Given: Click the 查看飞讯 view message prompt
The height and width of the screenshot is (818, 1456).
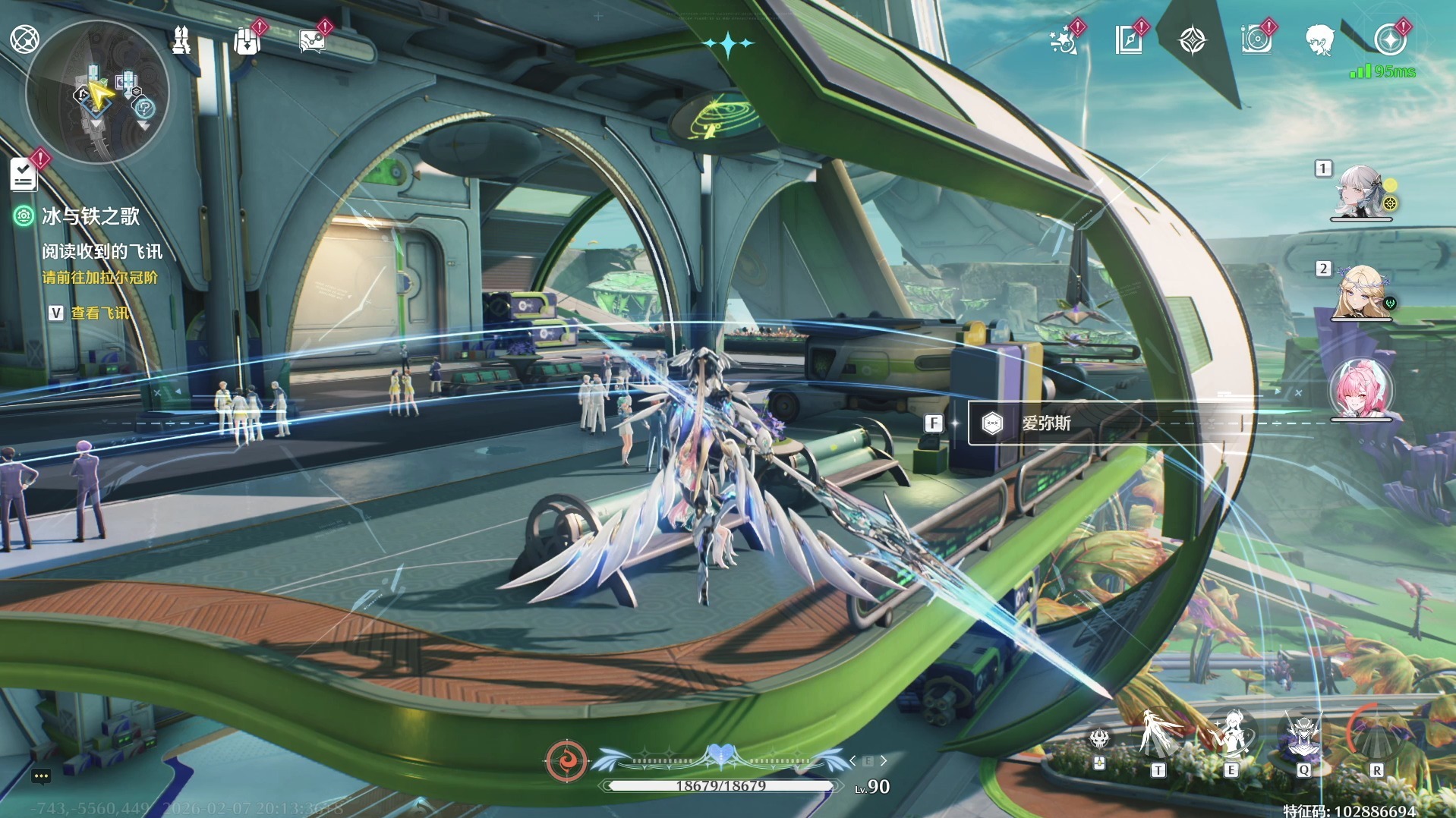Looking at the screenshot, I should click(x=99, y=313).
